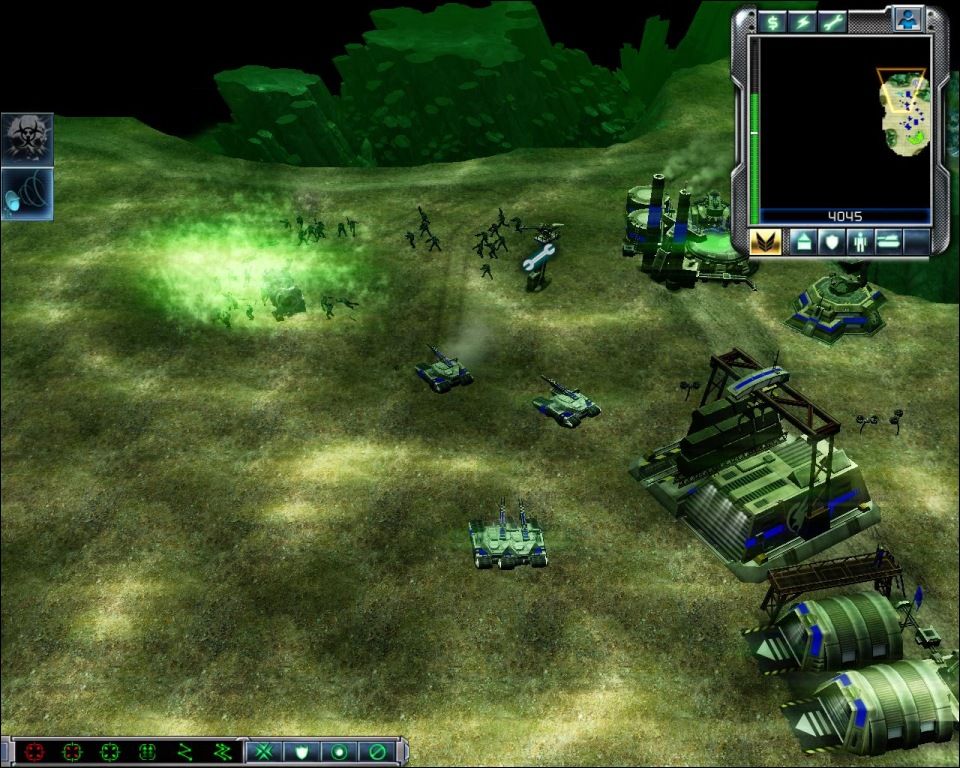Viewport: 960px width, 768px height.
Task: Set the hold ground circle stance
Action: click(x=337, y=751)
